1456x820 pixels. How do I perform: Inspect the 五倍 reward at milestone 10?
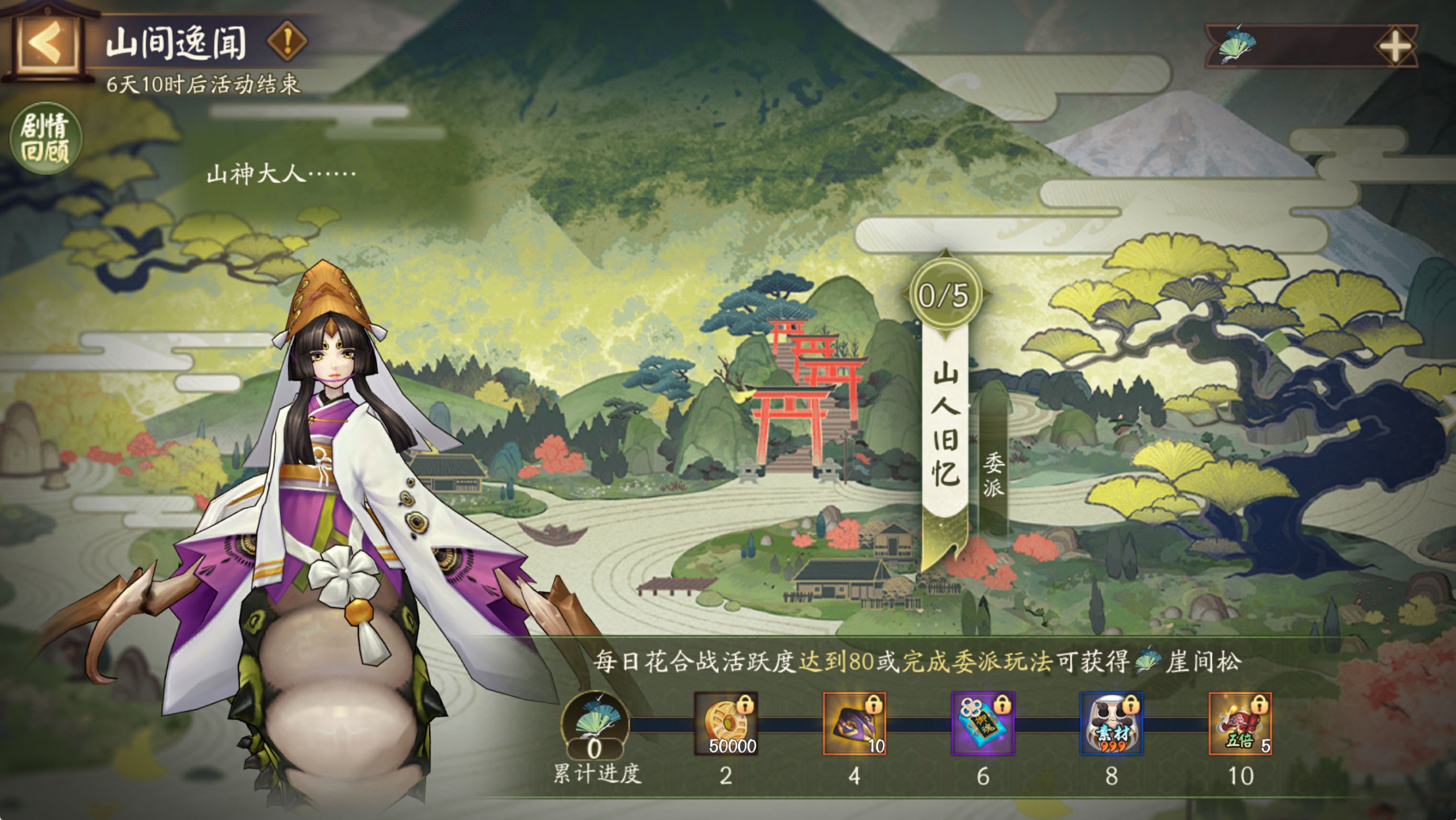tap(1240, 723)
